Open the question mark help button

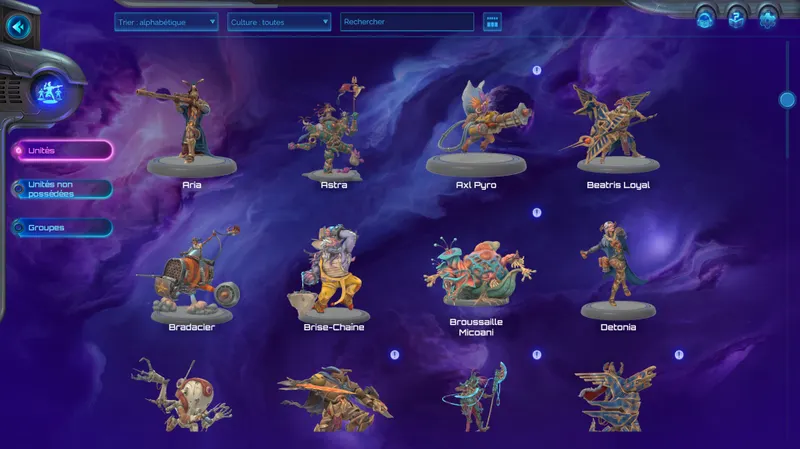(x=736, y=17)
